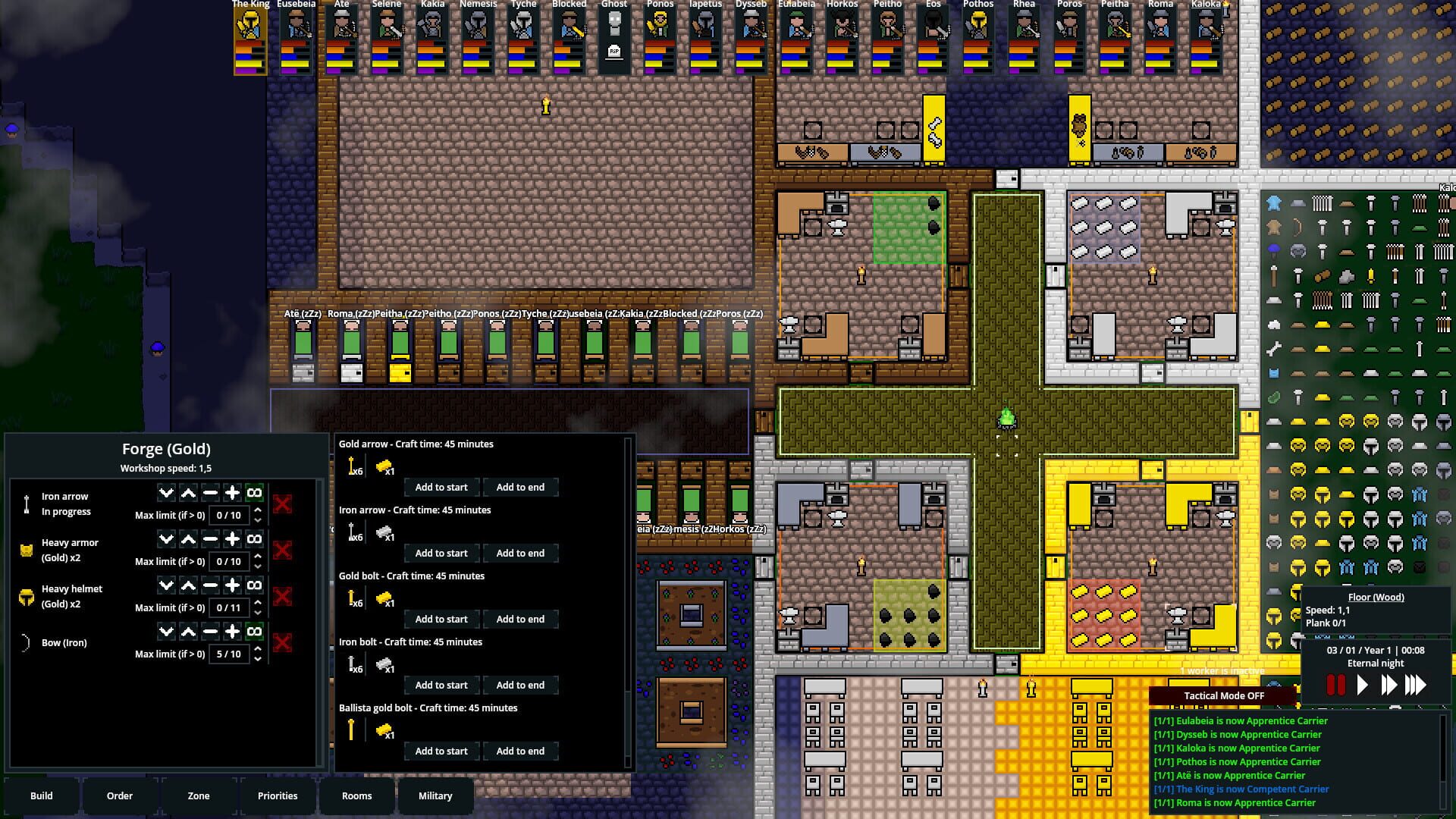Viewport: 1456px width, 819px height.
Task: Enable infinite crafting for Heavy helmet (Gold)
Action: 254,585
